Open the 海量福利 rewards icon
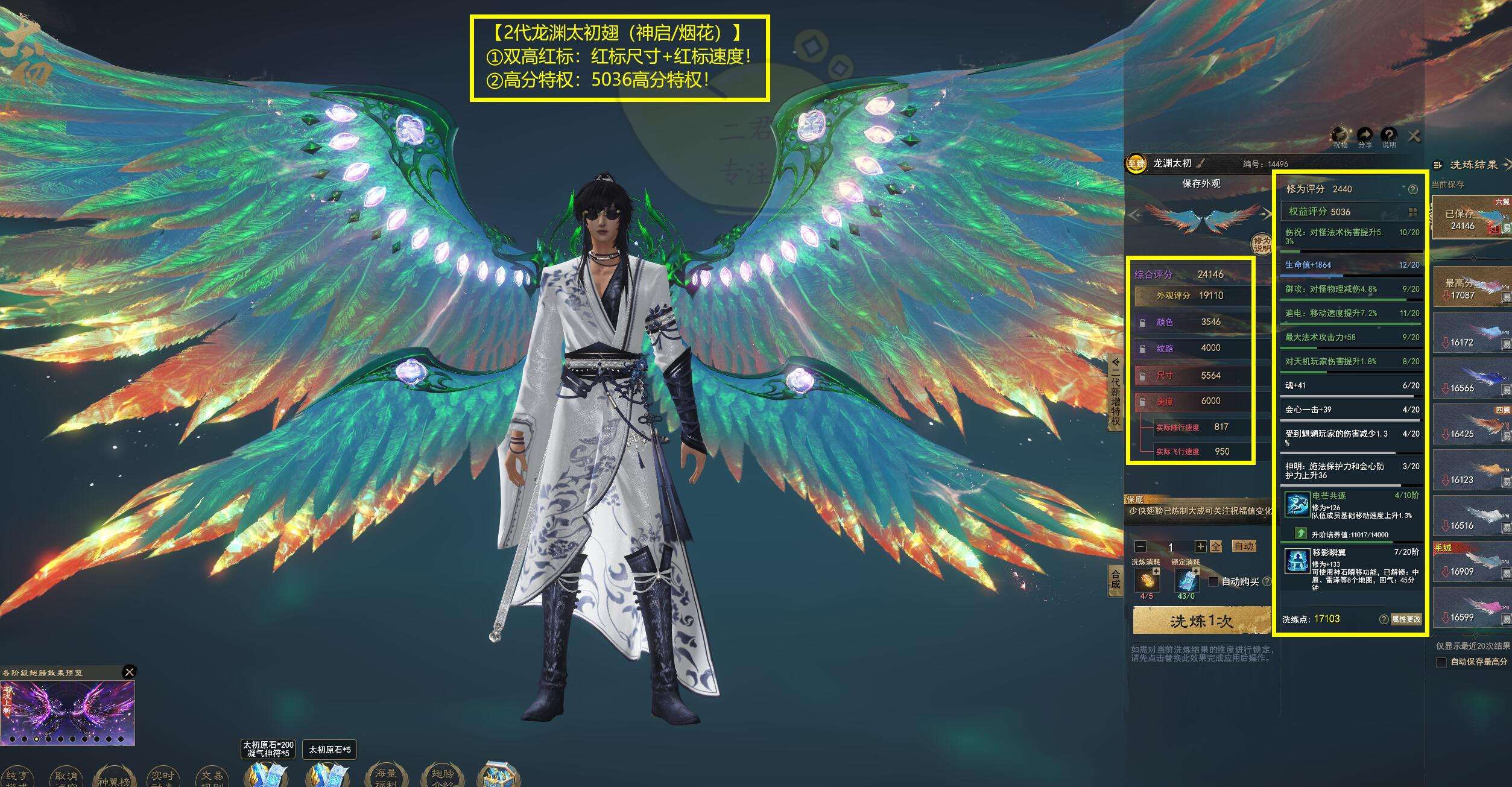 (386, 777)
